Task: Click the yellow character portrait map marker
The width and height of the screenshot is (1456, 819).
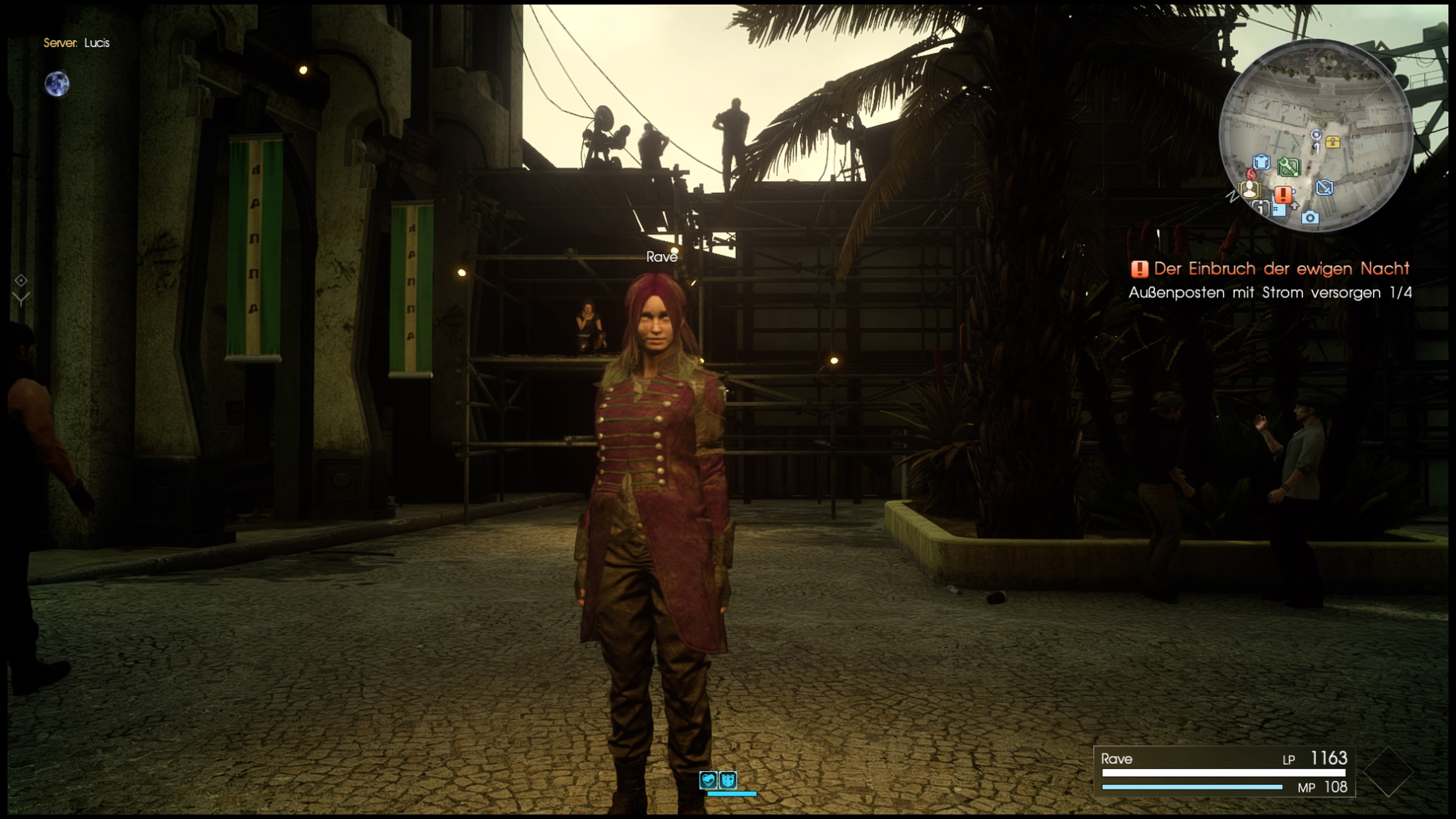Action: point(1249,190)
